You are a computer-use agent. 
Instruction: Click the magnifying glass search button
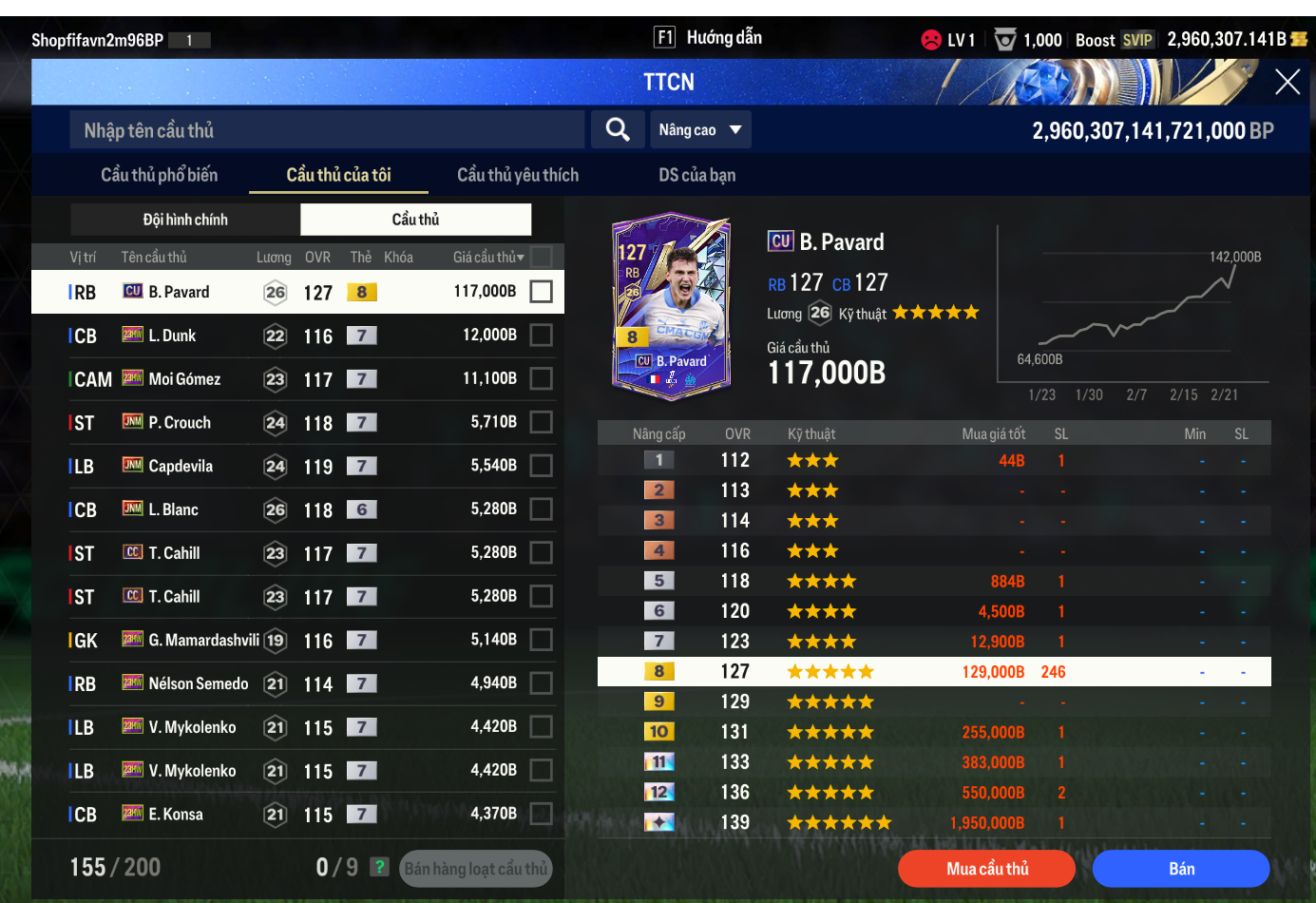(618, 130)
